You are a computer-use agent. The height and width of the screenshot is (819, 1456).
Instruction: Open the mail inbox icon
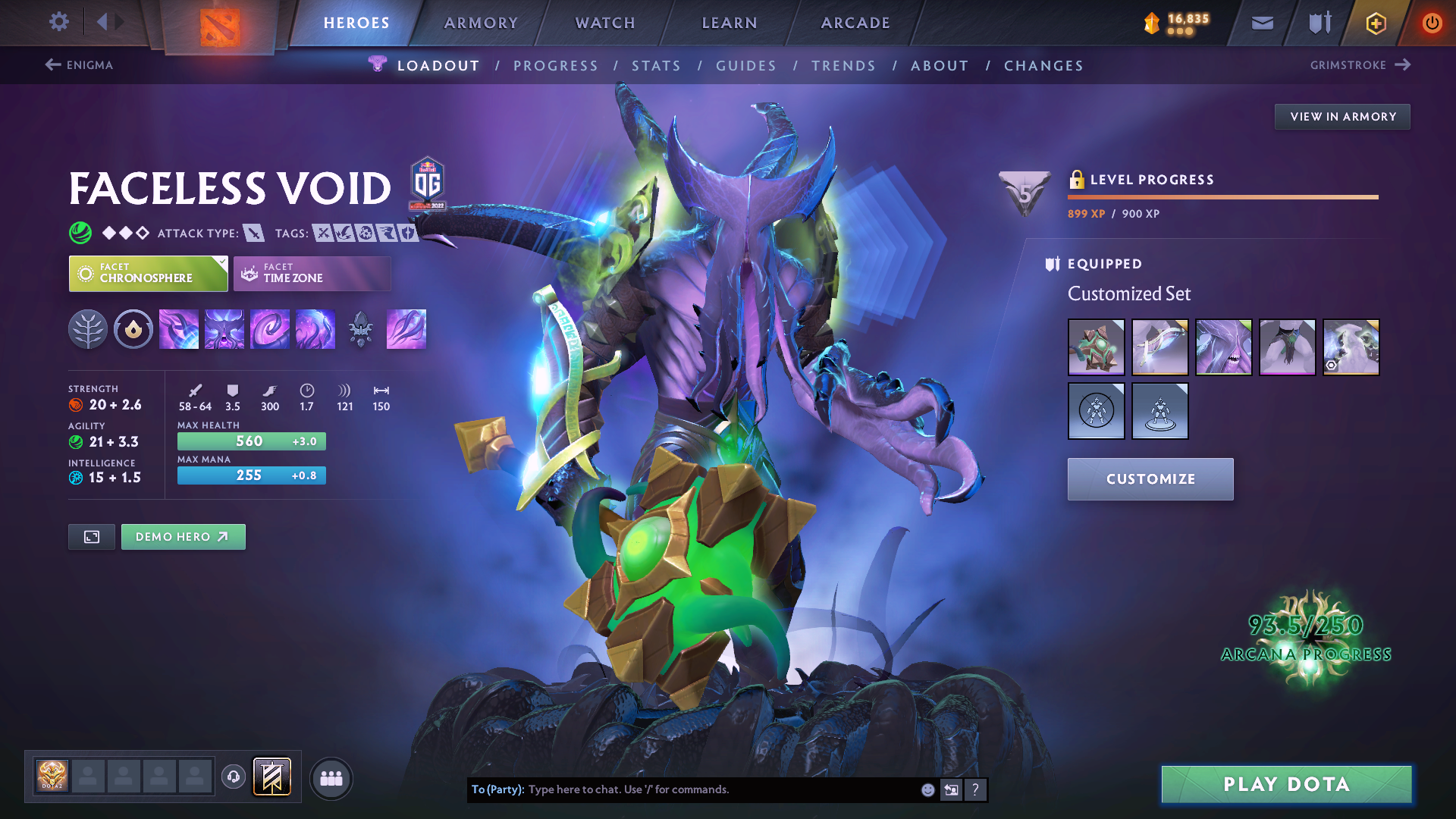point(1262,24)
